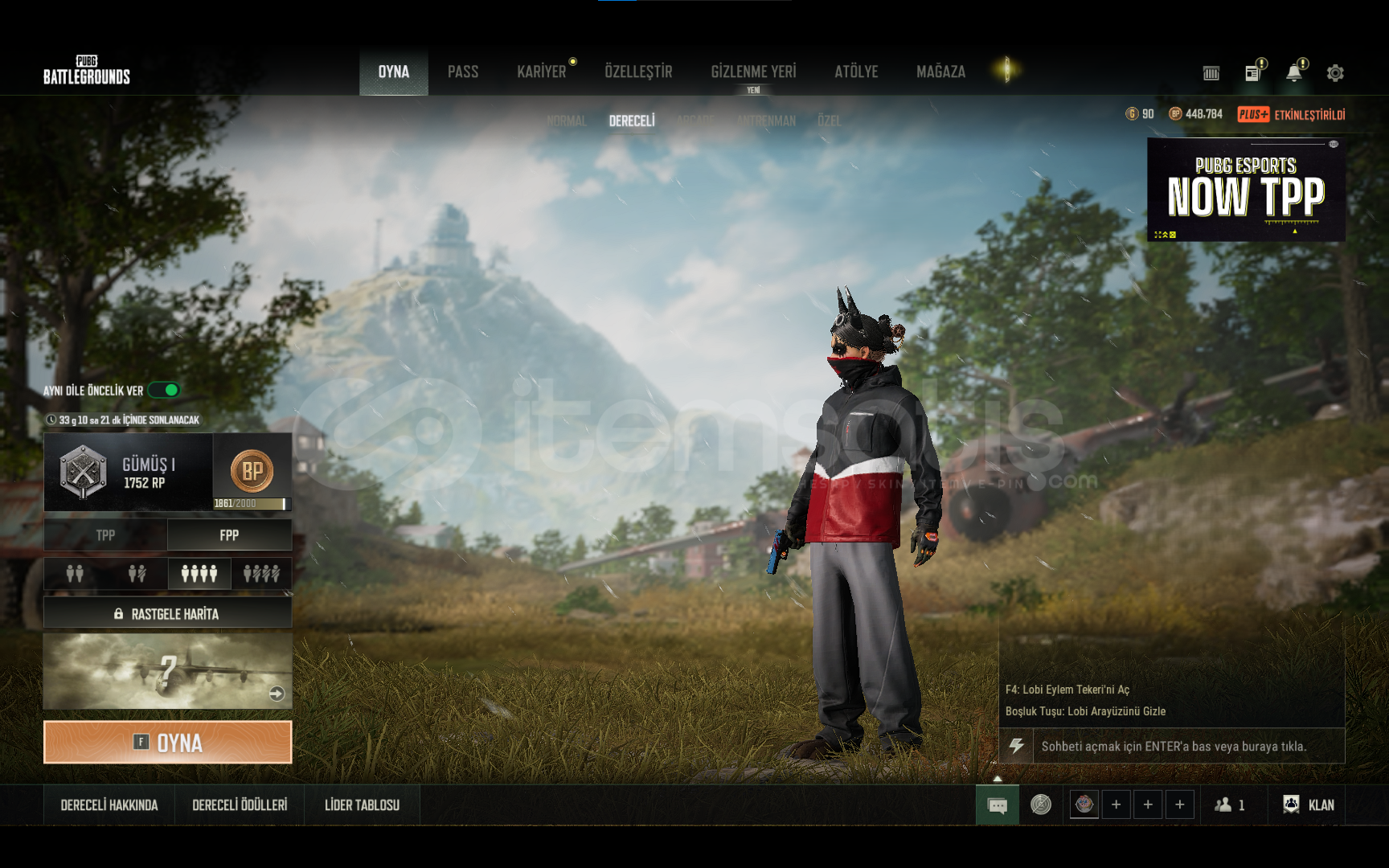Switch perspective to TPP
This screenshot has height=868, width=1389.
tap(105, 535)
